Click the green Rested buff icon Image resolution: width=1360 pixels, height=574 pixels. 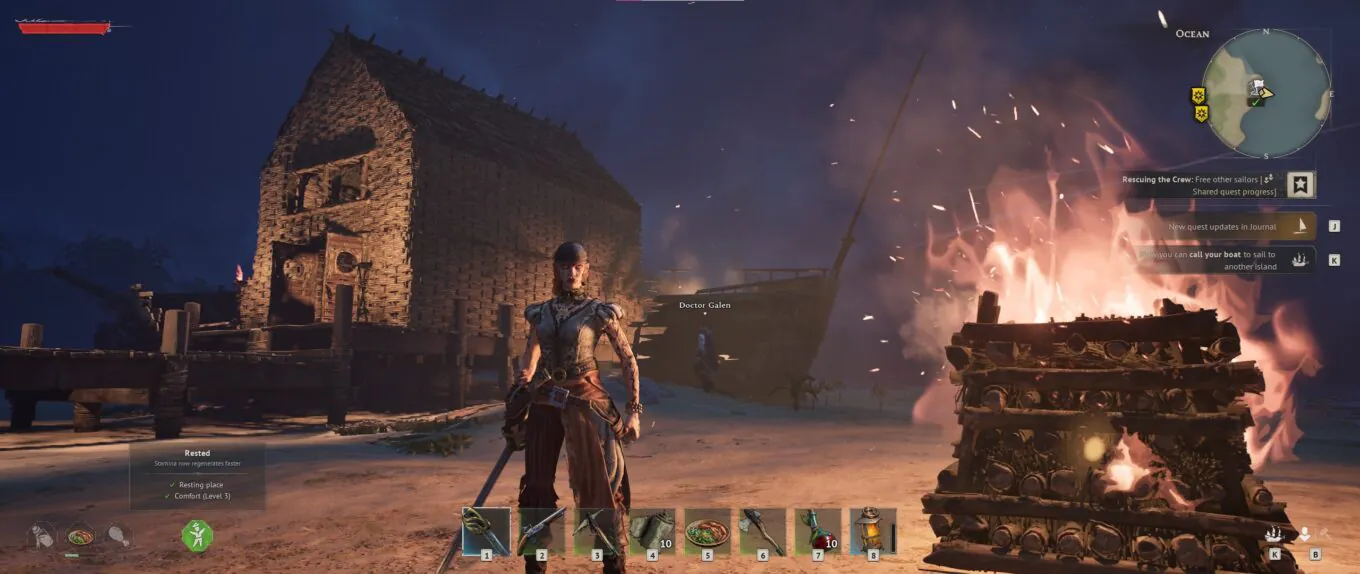point(197,535)
